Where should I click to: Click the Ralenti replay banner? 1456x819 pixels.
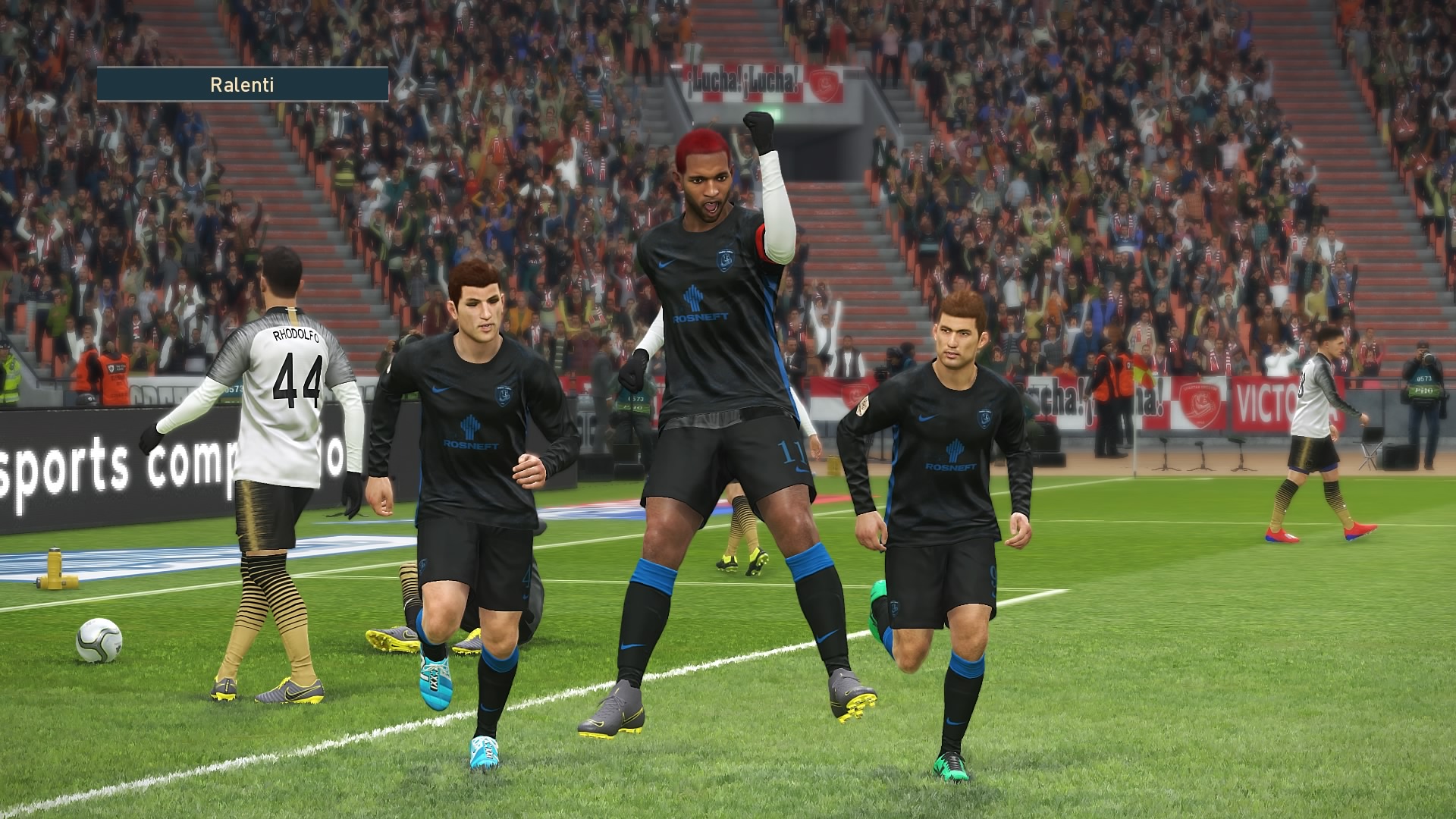point(243,84)
